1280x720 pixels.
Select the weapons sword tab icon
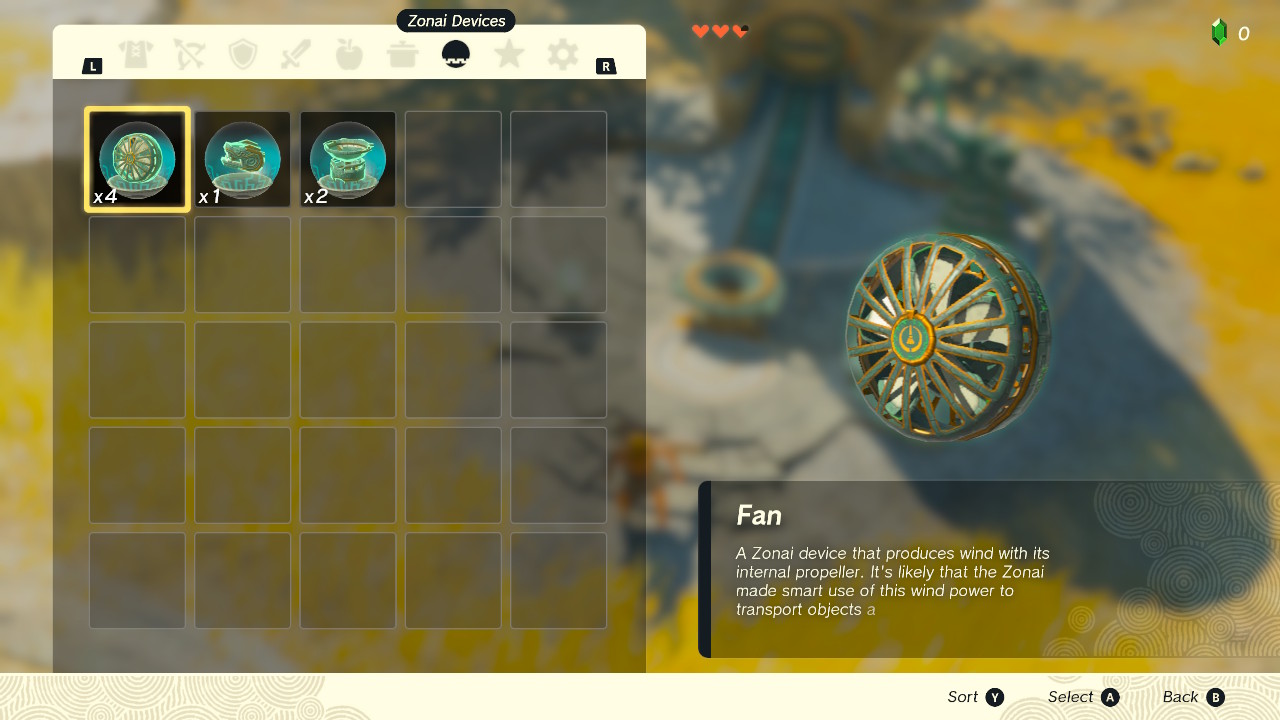point(295,54)
